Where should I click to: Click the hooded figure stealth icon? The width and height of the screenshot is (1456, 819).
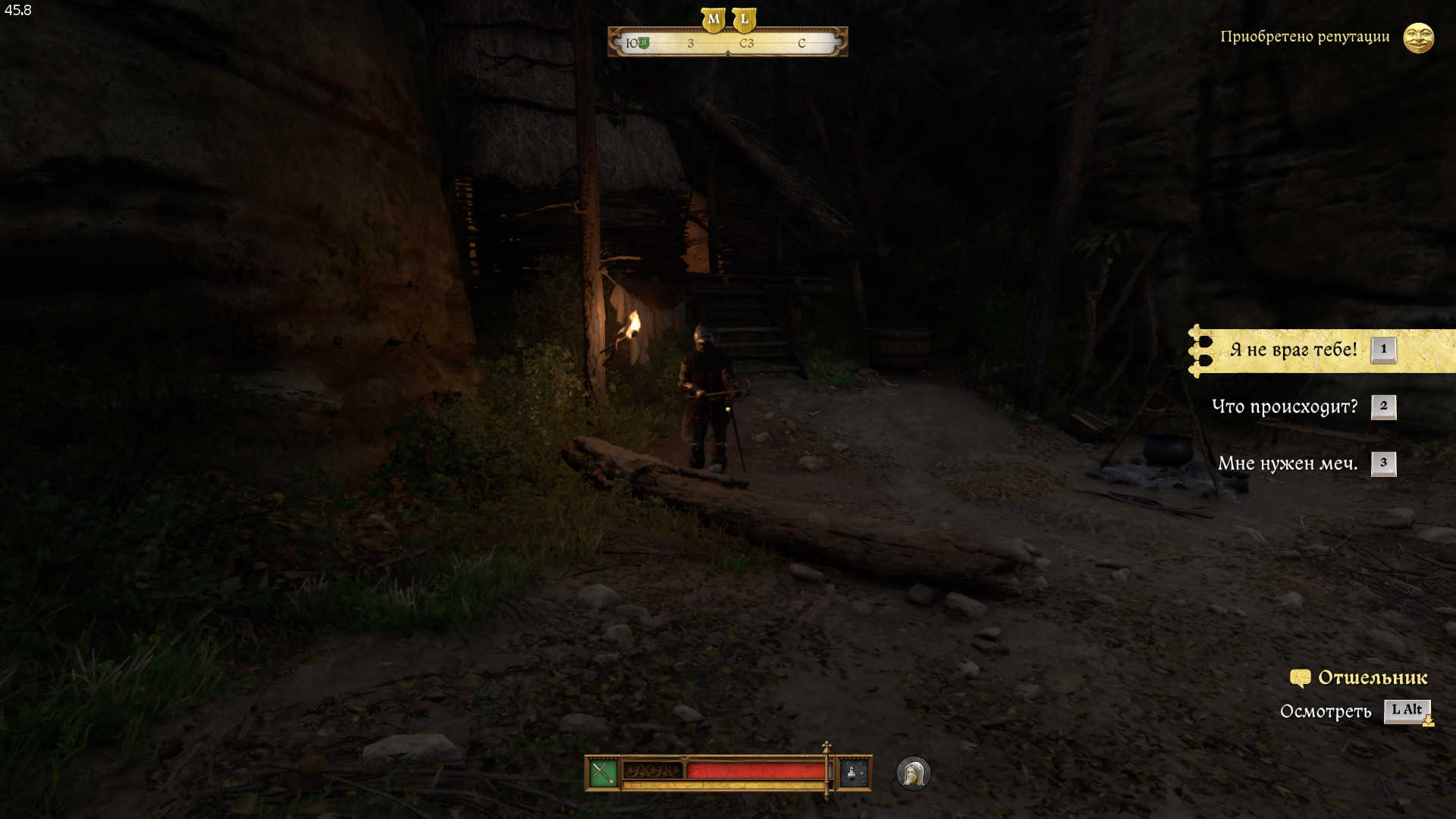[x=913, y=773]
